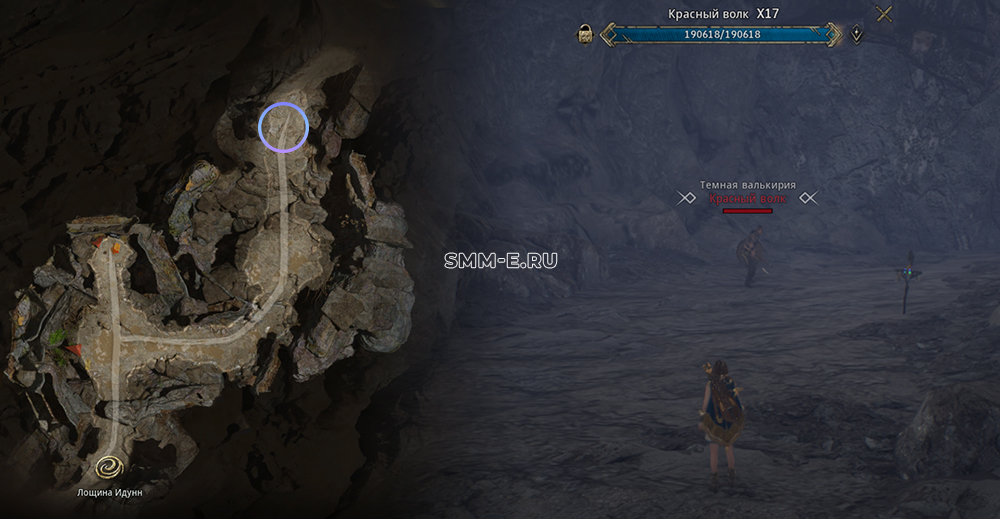Click the diamond emblem right of the health bar
Screen dimensions: 1000x519
[x=858, y=35]
